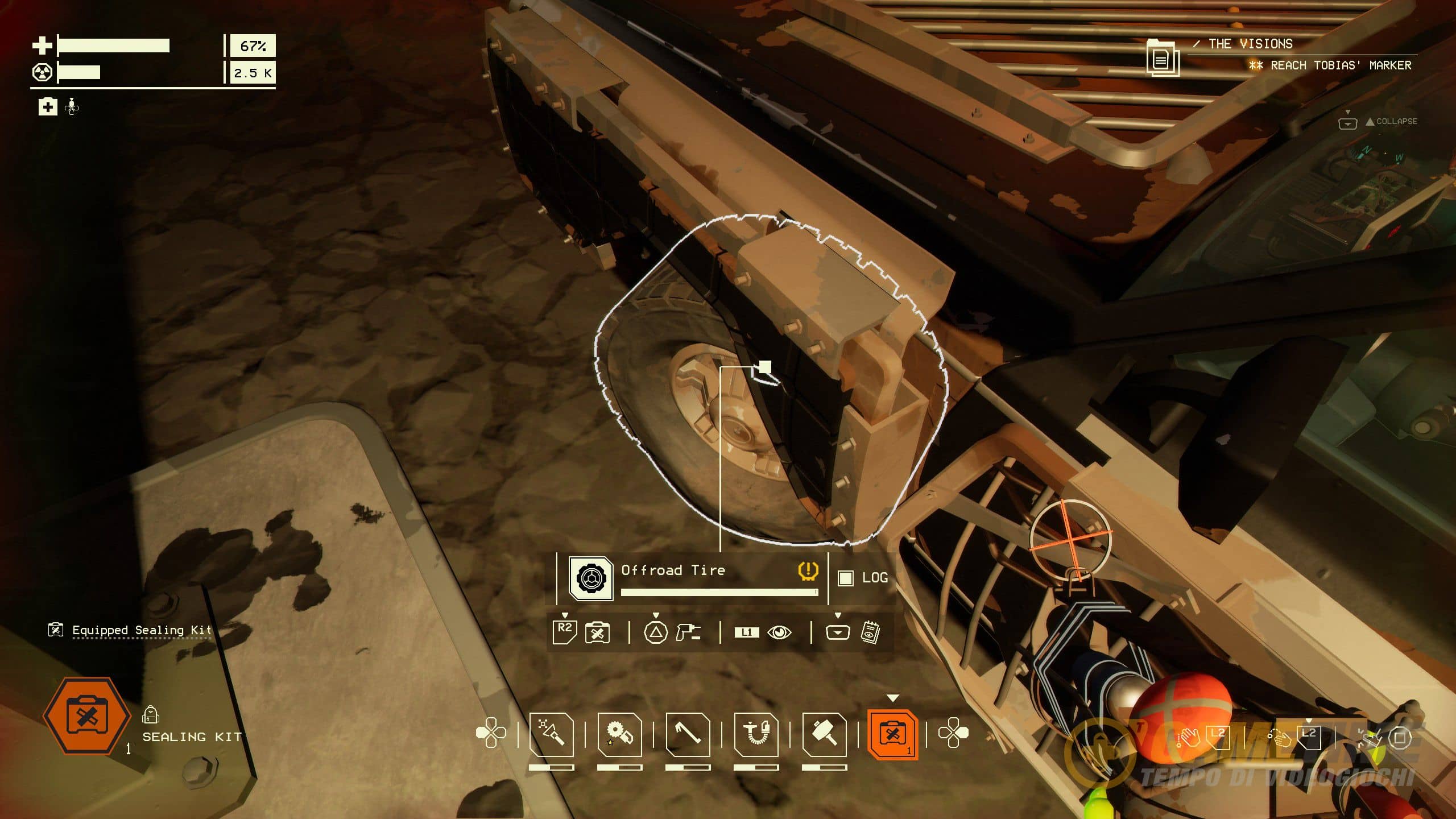
Task: Select the saw-blade scrapper tool slot
Action: (x=619, y=735)
